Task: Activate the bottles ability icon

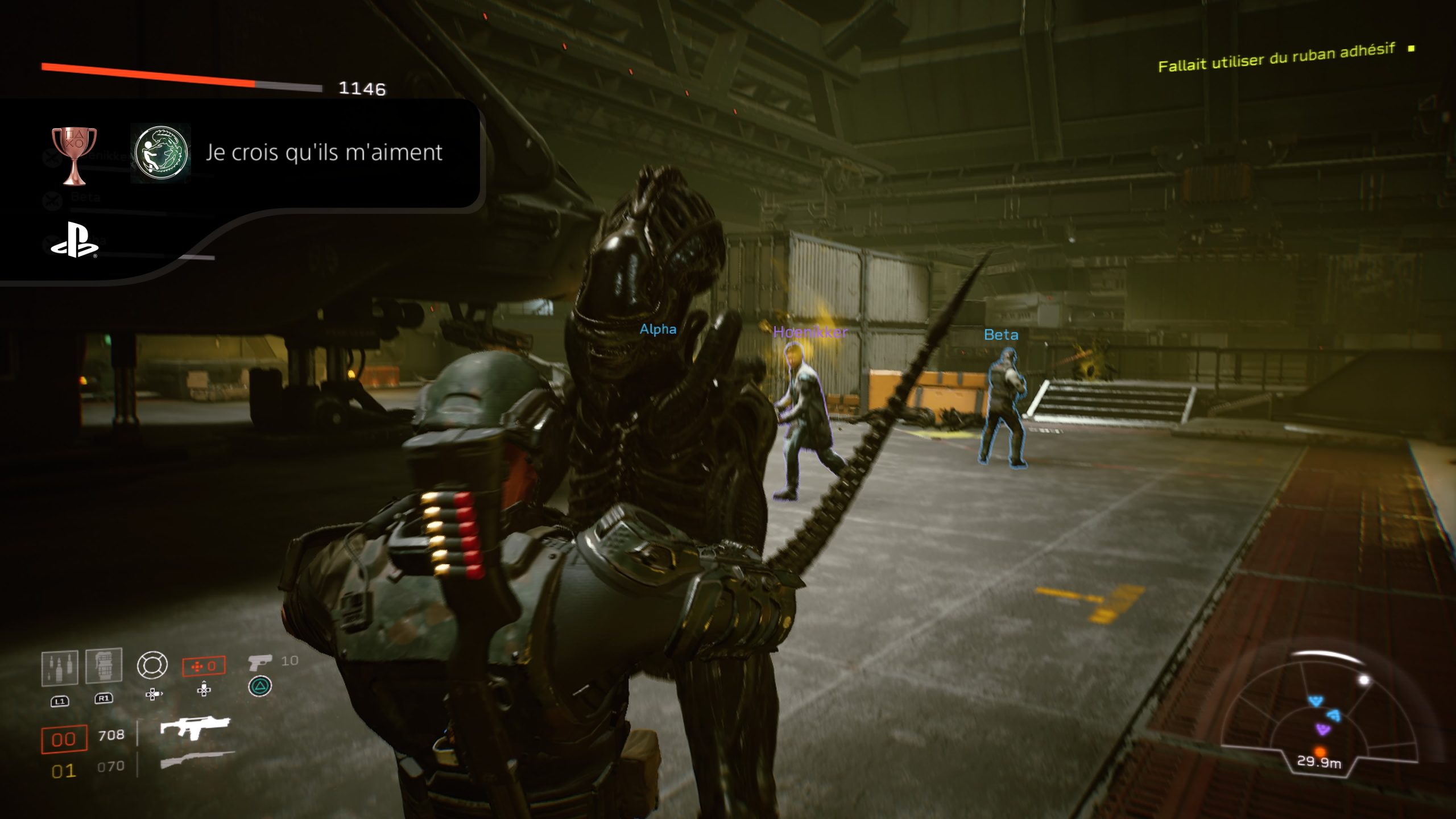Action: click(60, 668)
